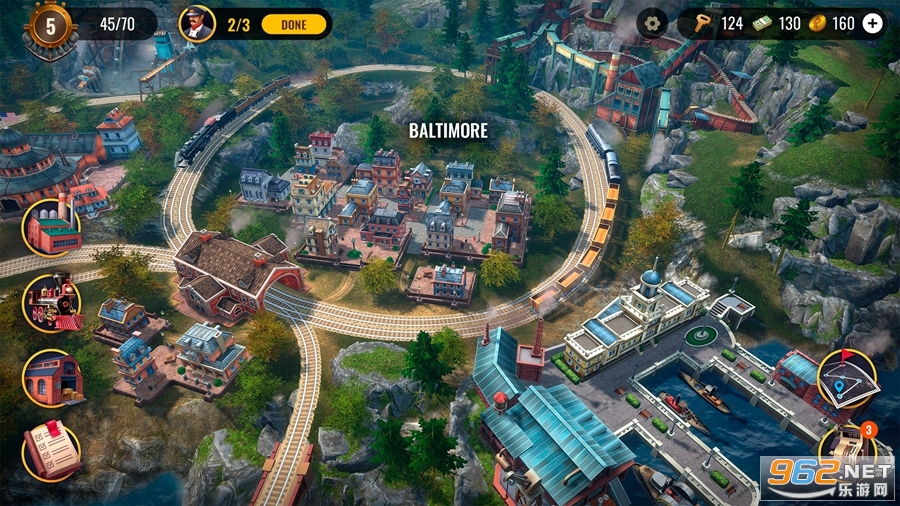Select the Baltimore city label
Screen dimensions: 900x506
tap(449, 131)
